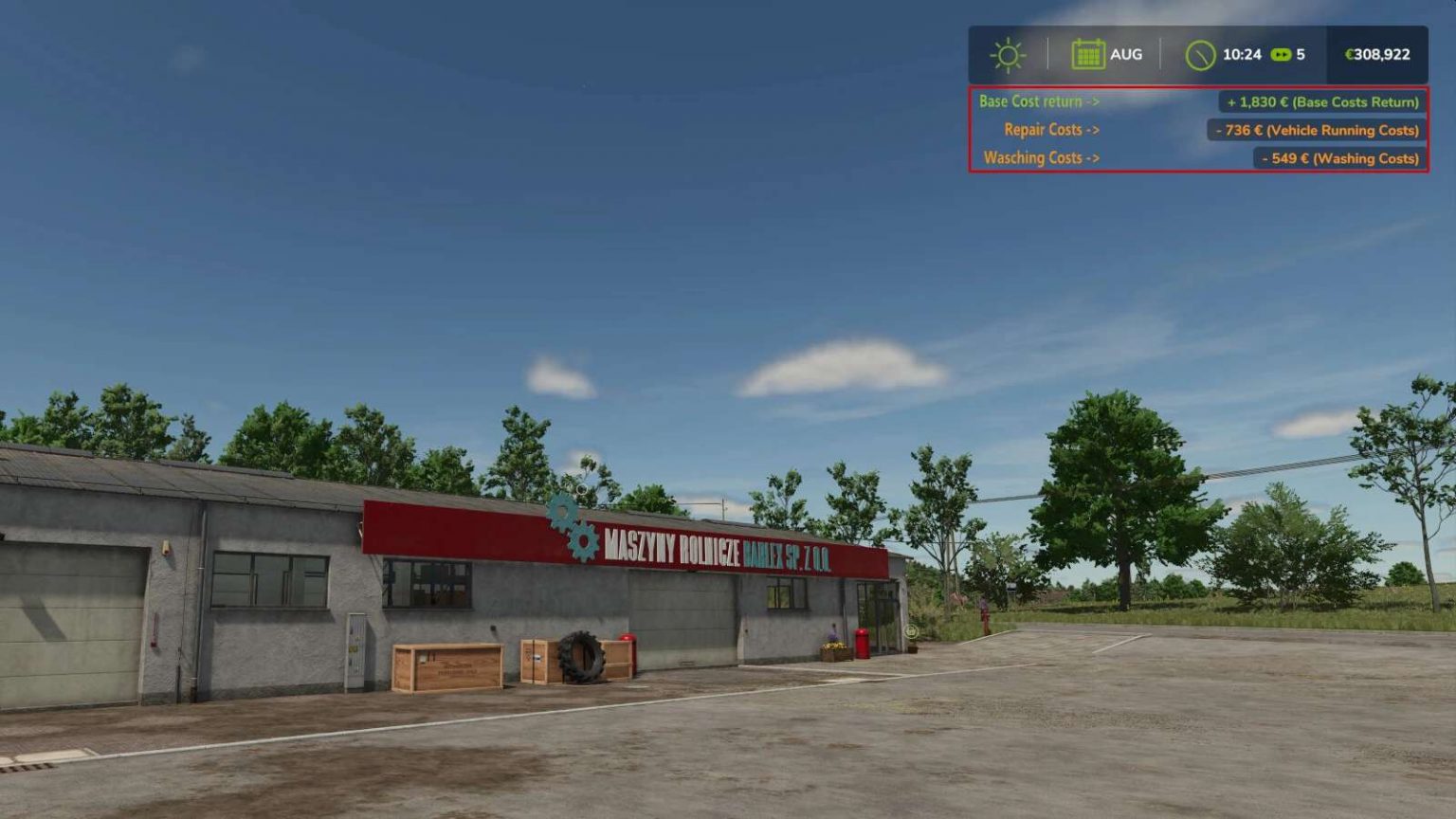Click the euro currency symbol

pos(1349,54)
